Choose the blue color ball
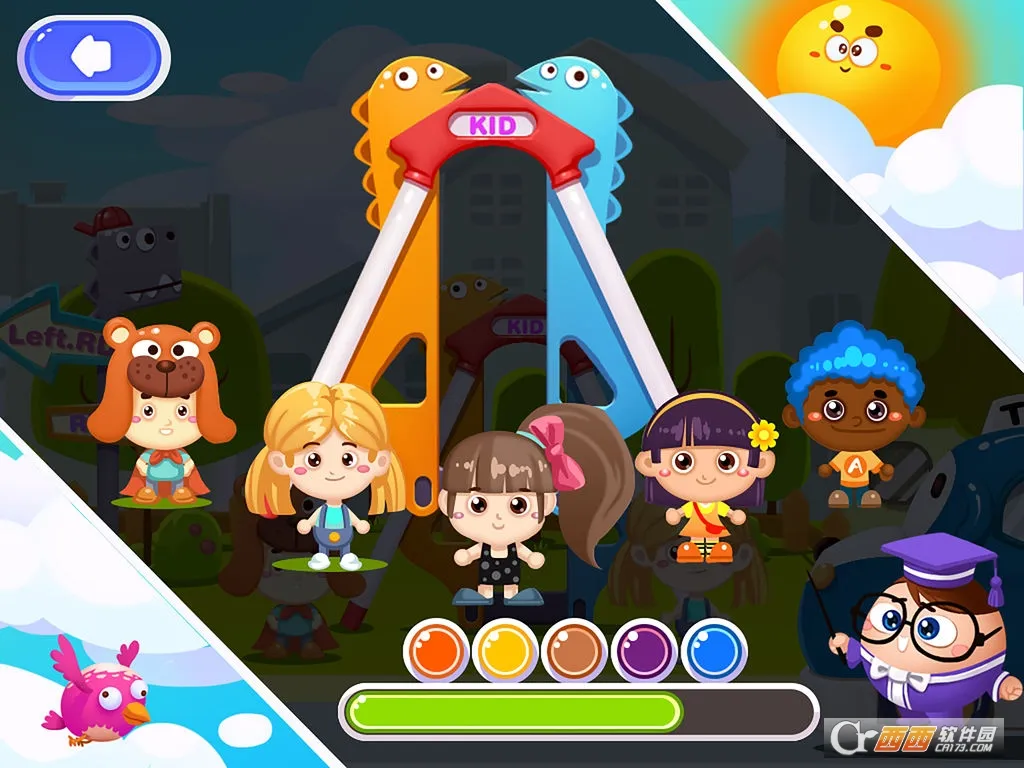Viewport: 1024px width, 768px height. (x=714, y=651)
